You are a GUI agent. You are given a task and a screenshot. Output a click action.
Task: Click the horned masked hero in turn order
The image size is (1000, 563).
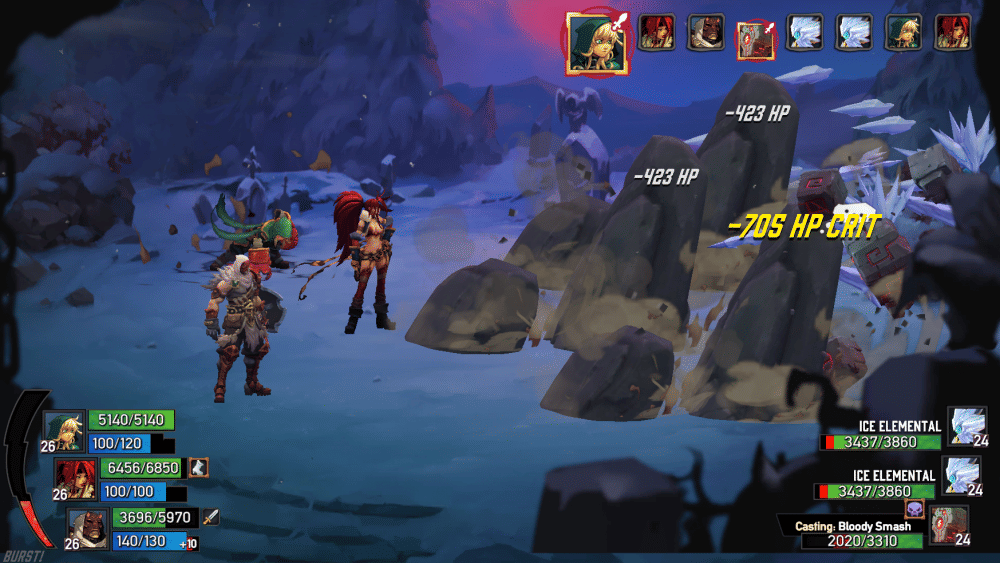point(706,33)
